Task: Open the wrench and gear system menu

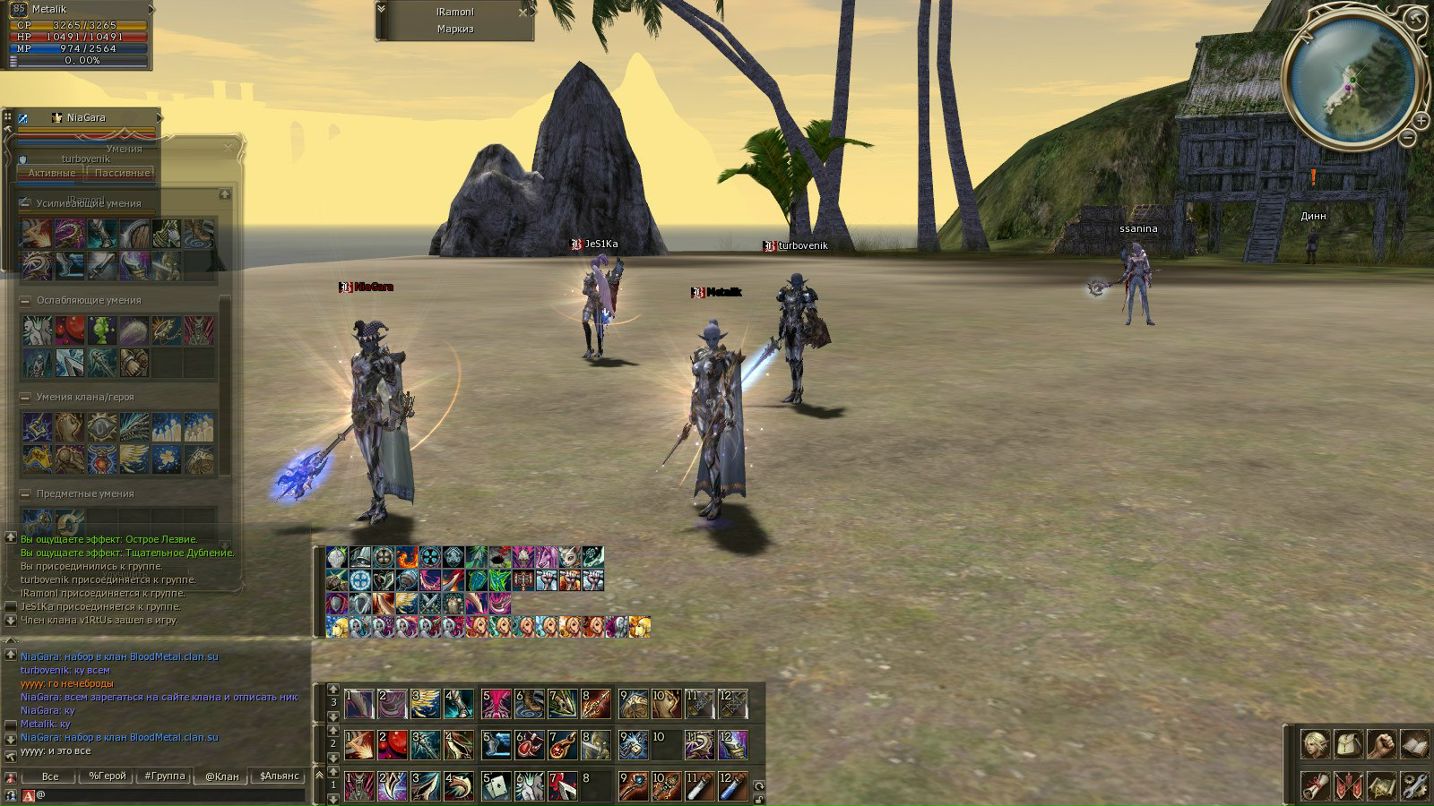Action: 1414,785
